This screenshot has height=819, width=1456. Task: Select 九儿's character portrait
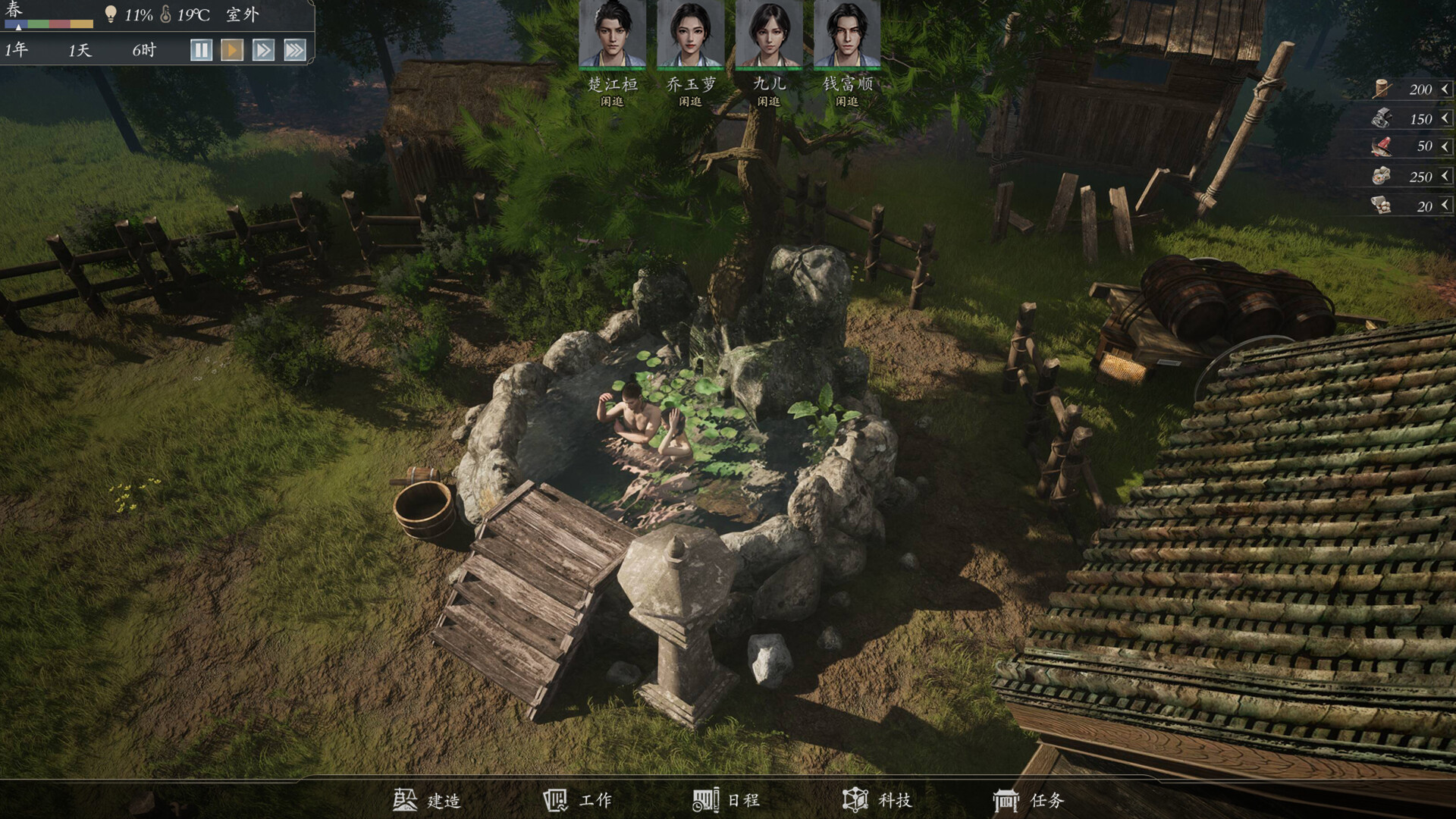click(x=767, y=34)
